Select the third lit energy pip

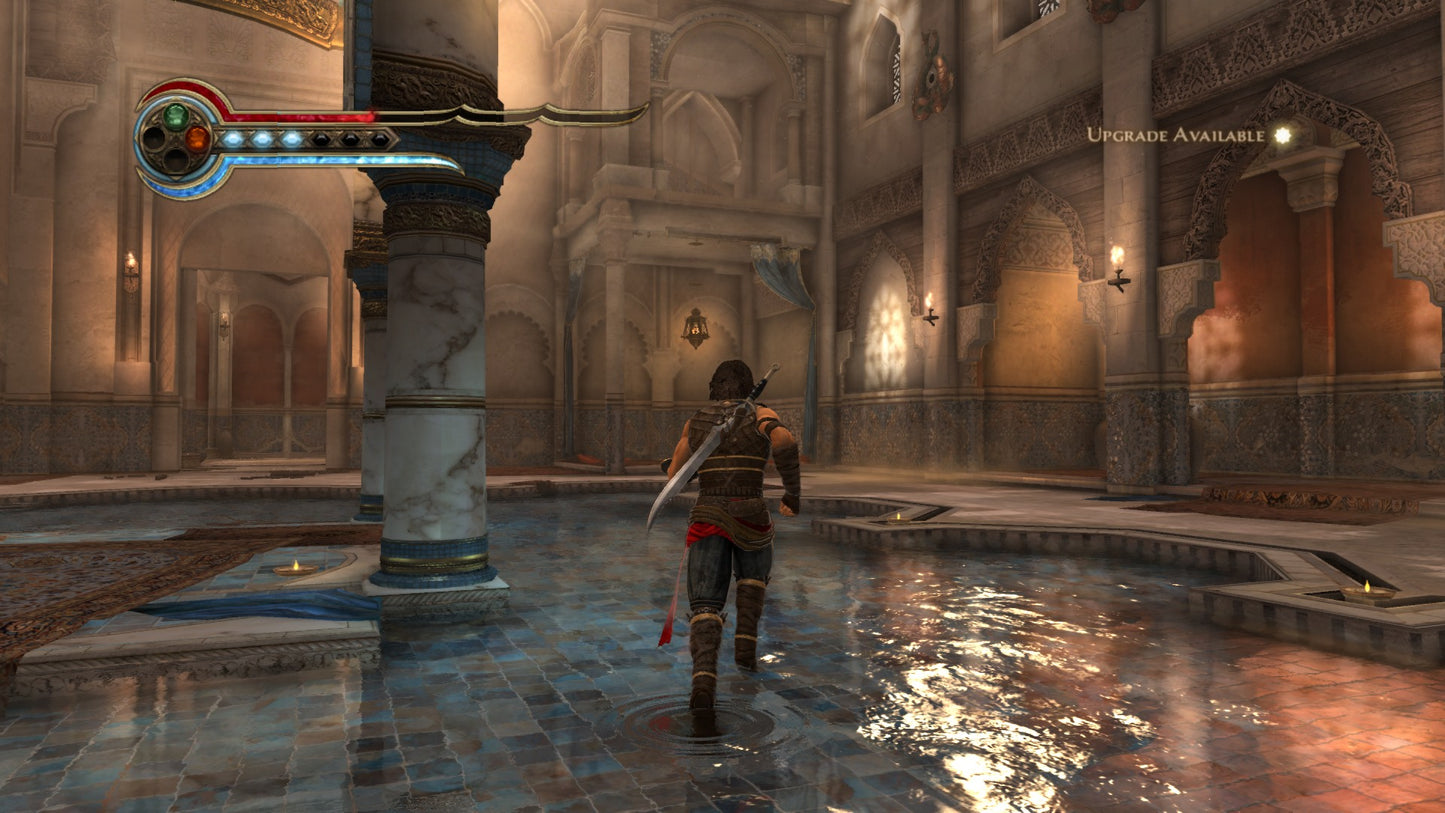tap(292, 138)
